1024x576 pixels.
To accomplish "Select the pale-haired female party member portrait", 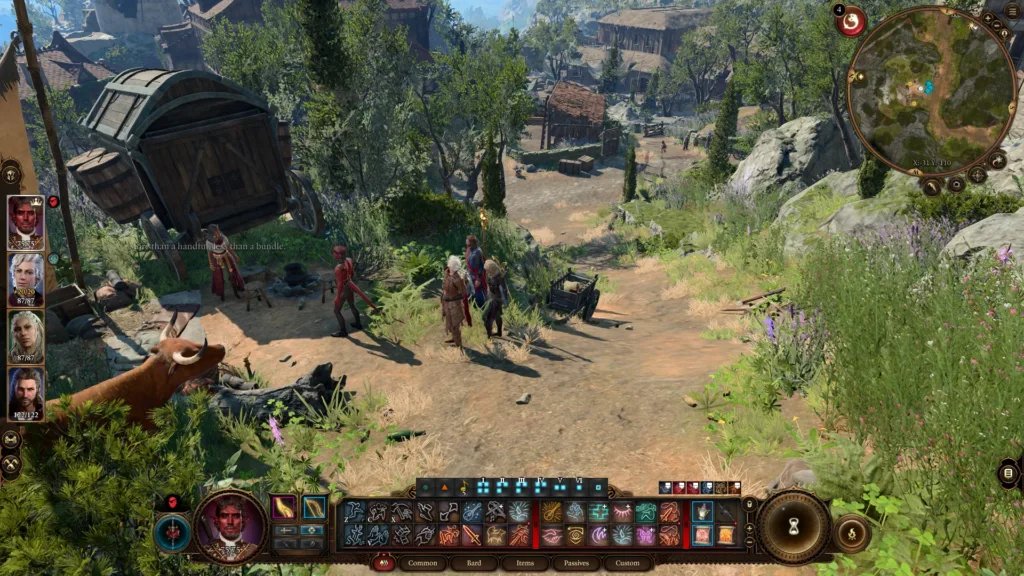I will (x=26, y=337).
